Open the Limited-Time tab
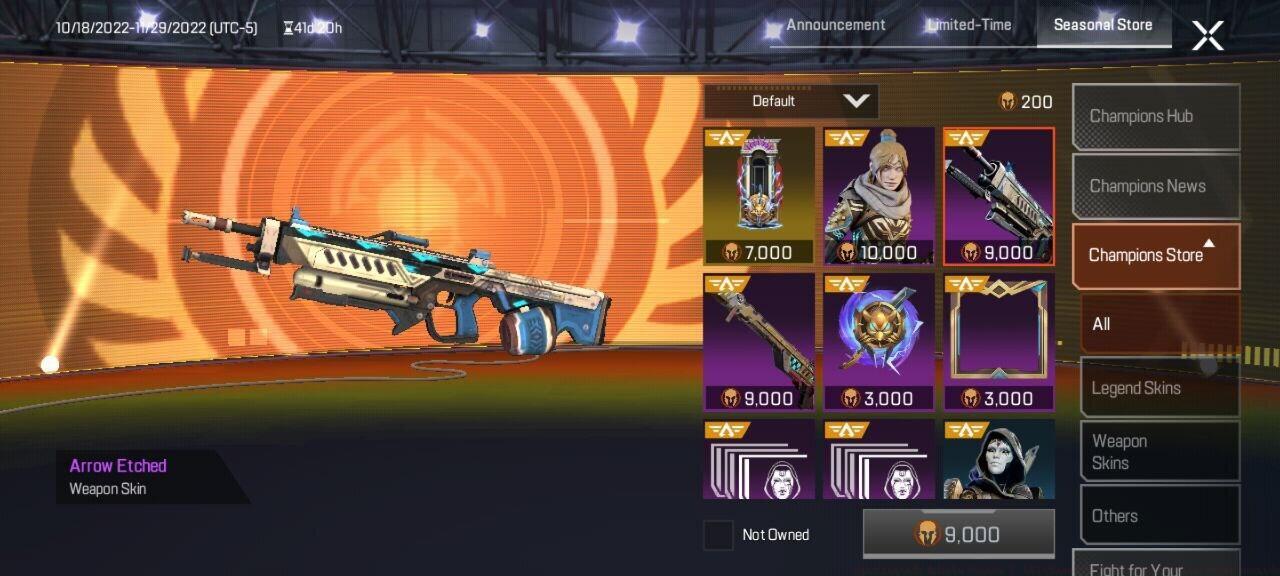This screenshot has height=576, width=1280. [968, 25]
